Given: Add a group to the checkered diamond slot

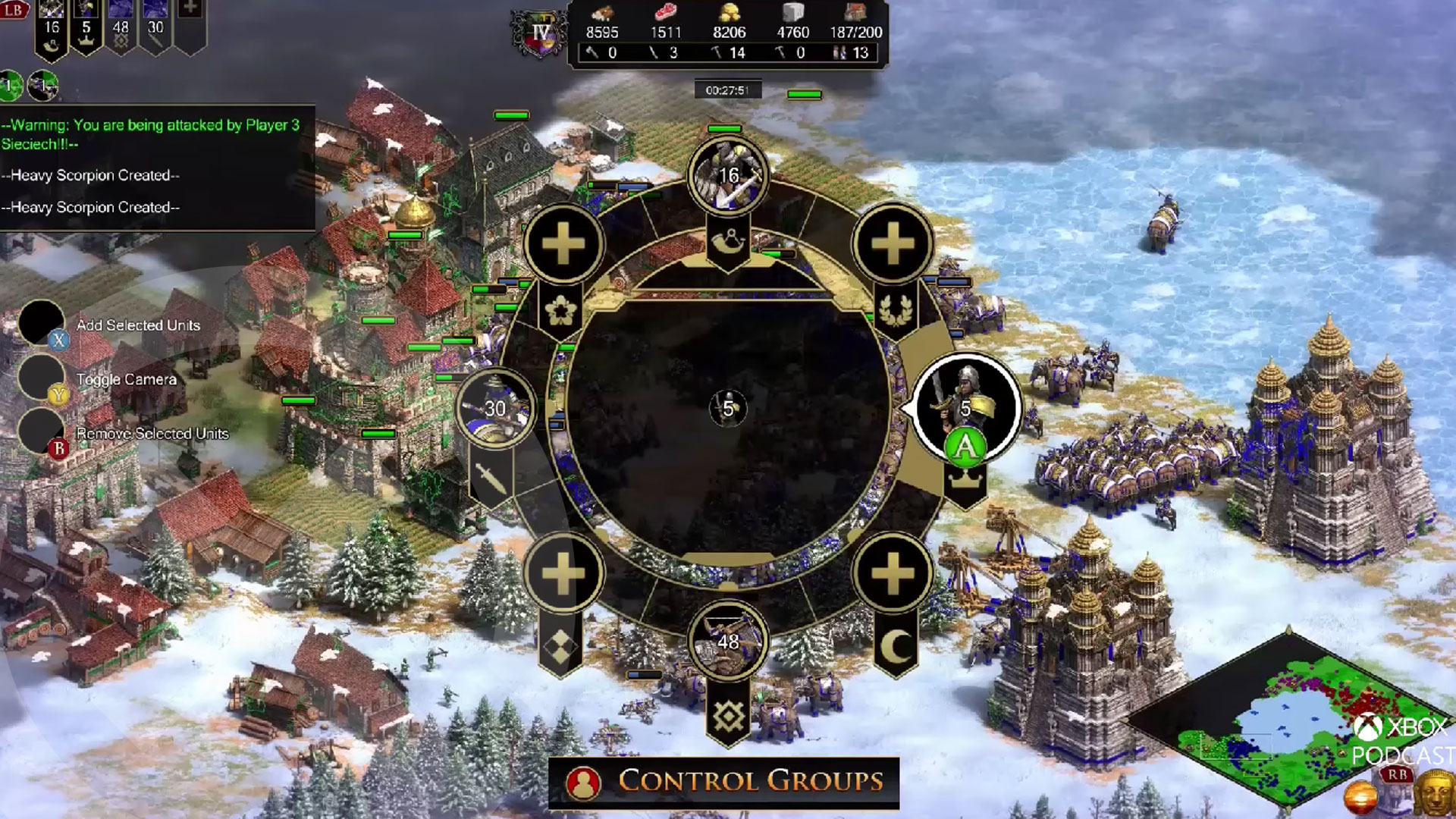Looking at the screenshot, I should point(563,573).
